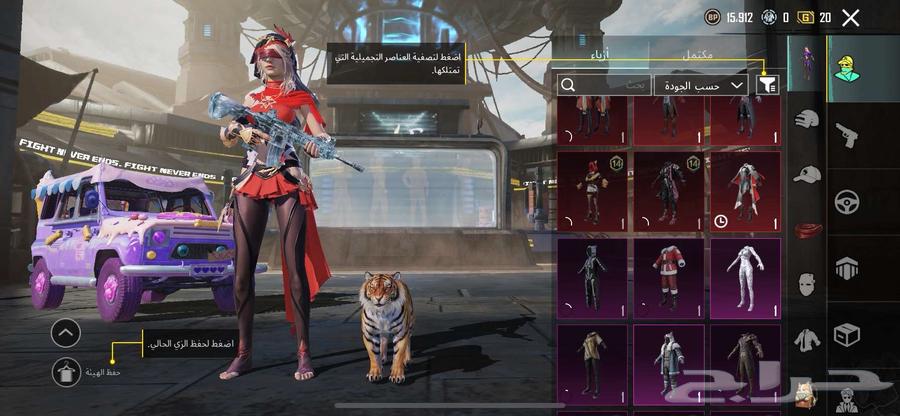Open the cap headwear category

[807, 175]
